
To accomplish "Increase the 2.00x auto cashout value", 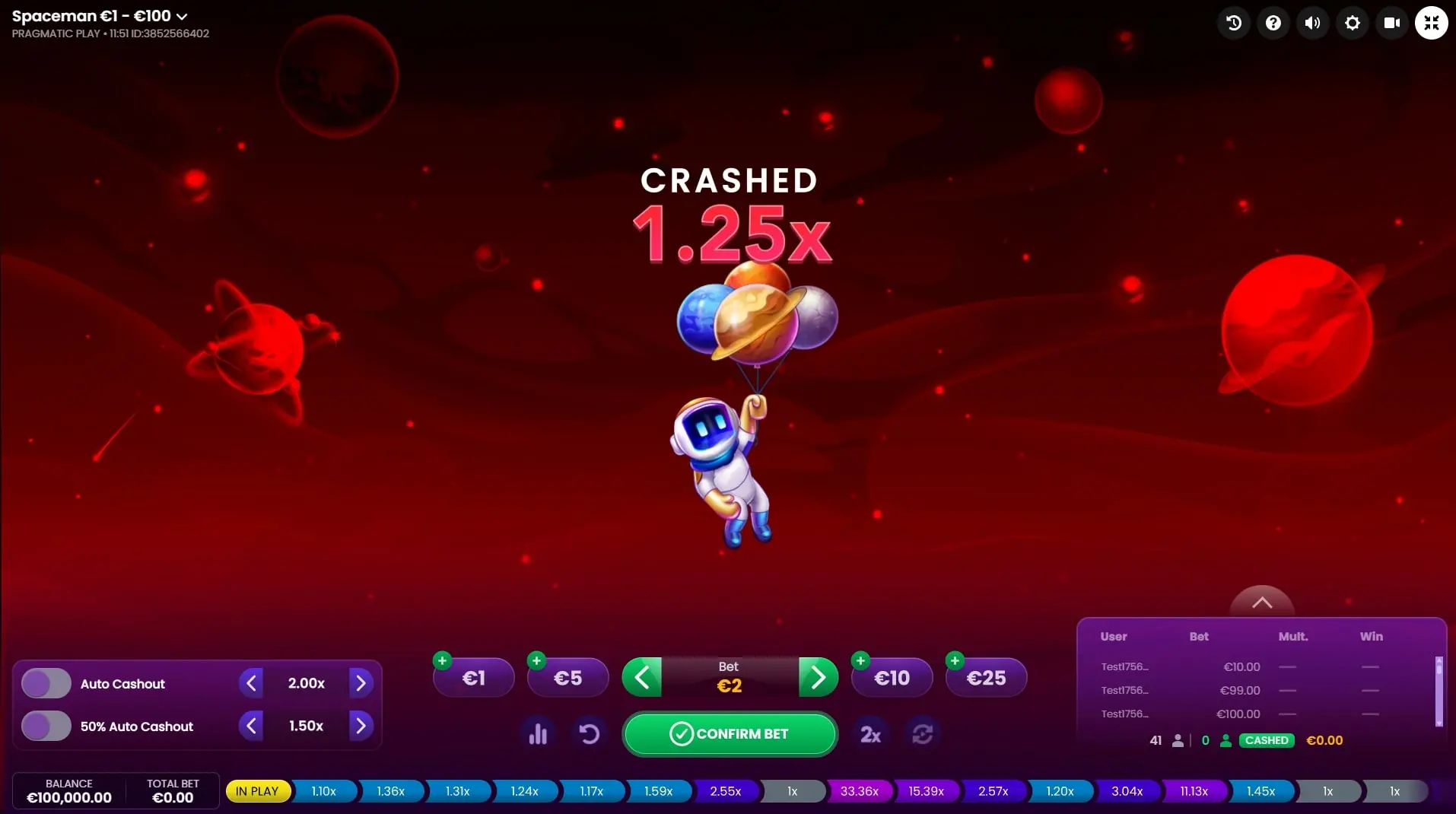I will [x=361, y=682].
